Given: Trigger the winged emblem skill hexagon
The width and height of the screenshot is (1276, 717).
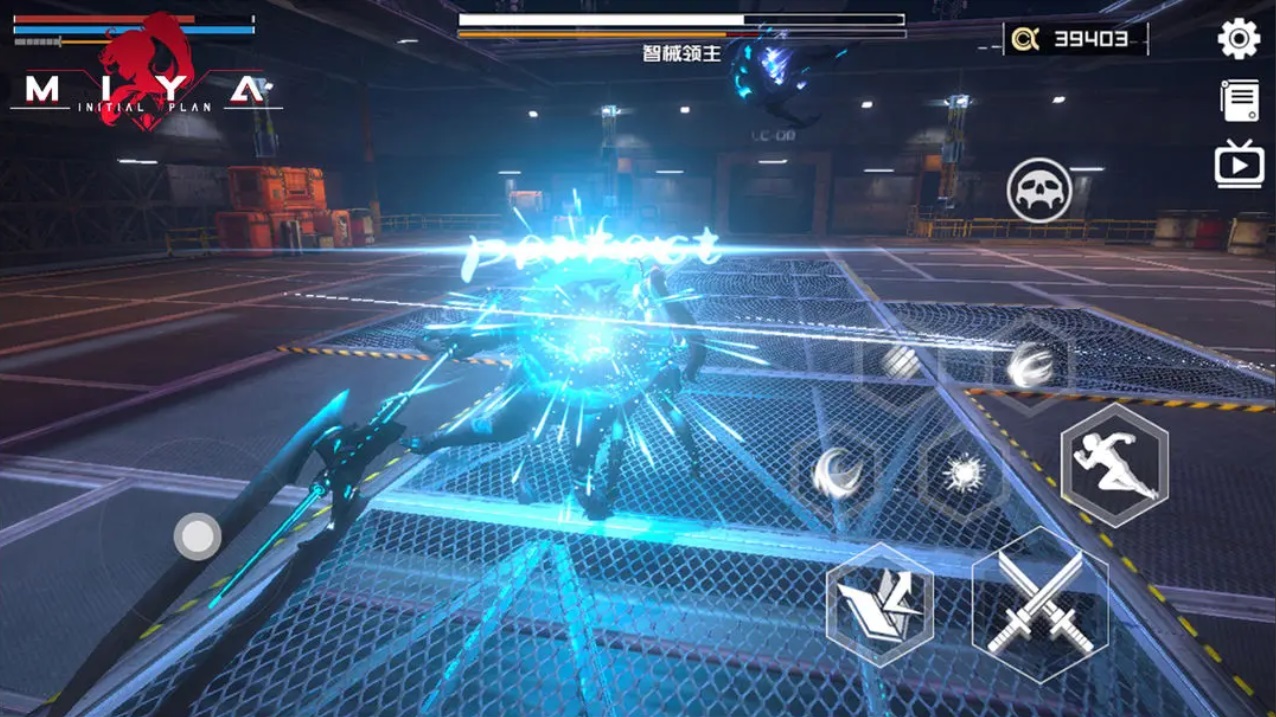Looking at the screenshot, I should coord(880,605).
